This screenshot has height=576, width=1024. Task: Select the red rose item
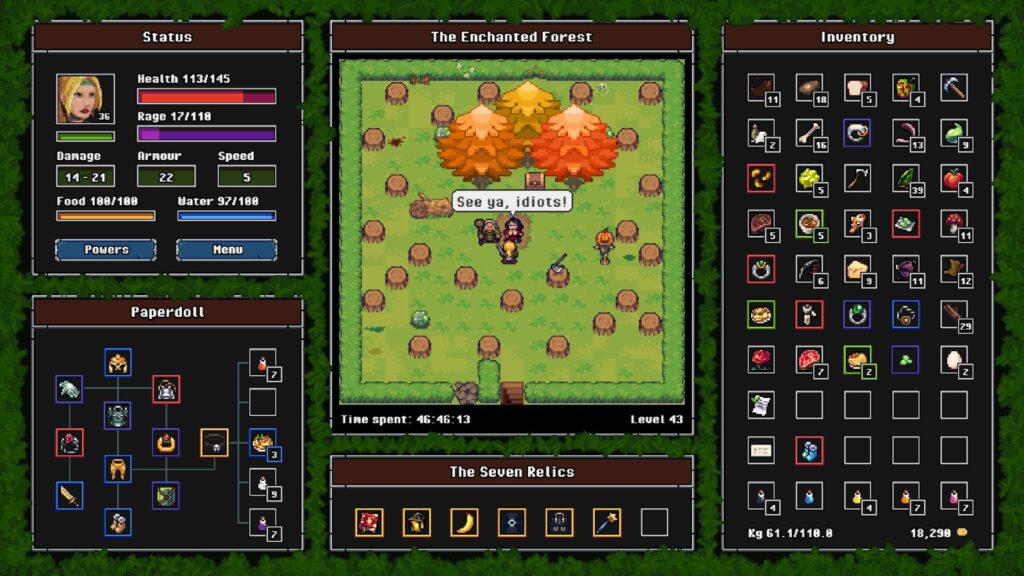(761, 359)
